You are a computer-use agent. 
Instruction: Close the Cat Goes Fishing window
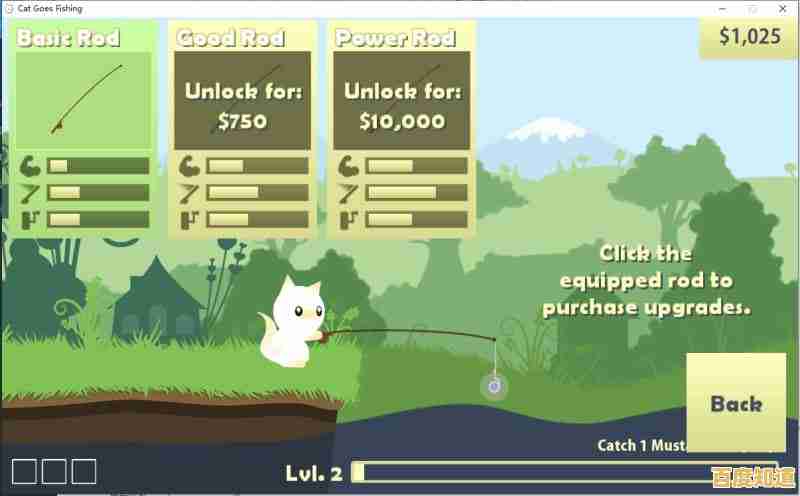(x=783, y=8)
